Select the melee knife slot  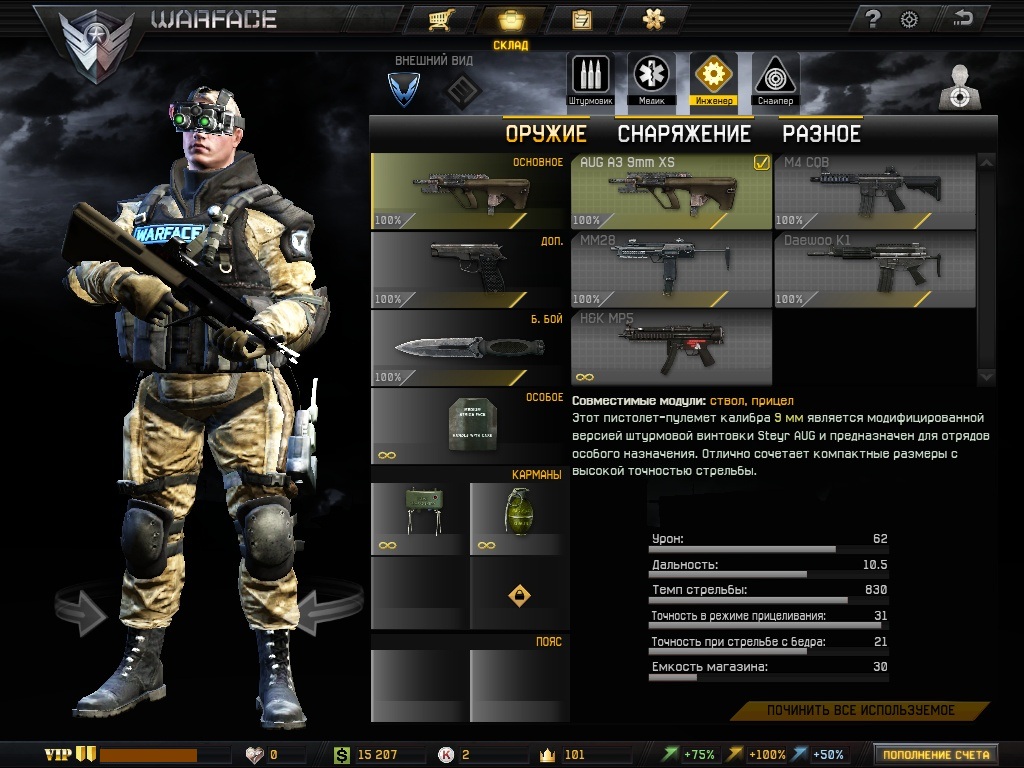[x=469, y=347]
